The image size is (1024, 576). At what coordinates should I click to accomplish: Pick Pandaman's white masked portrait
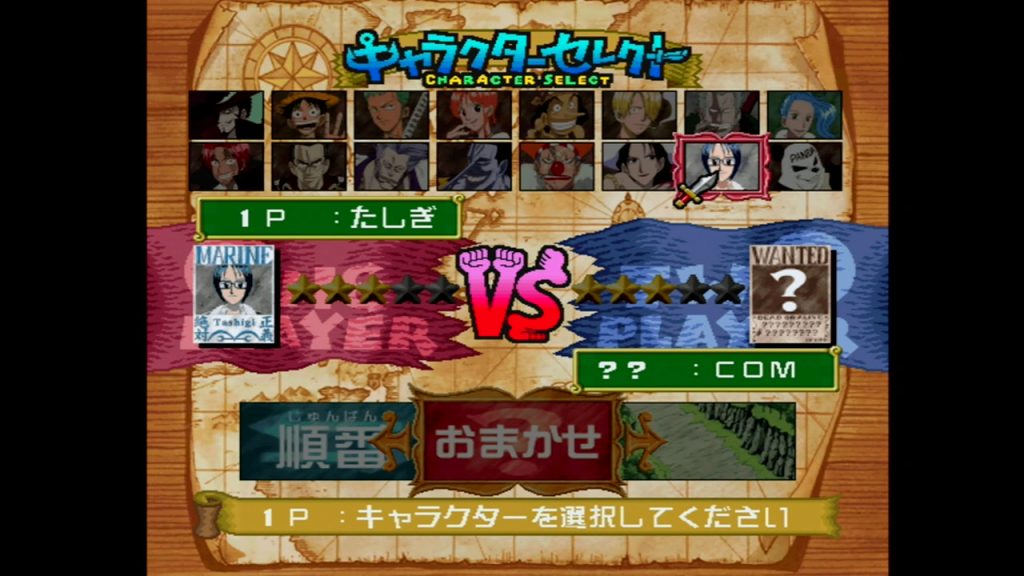pyautogui.click(x=804, y=166)
